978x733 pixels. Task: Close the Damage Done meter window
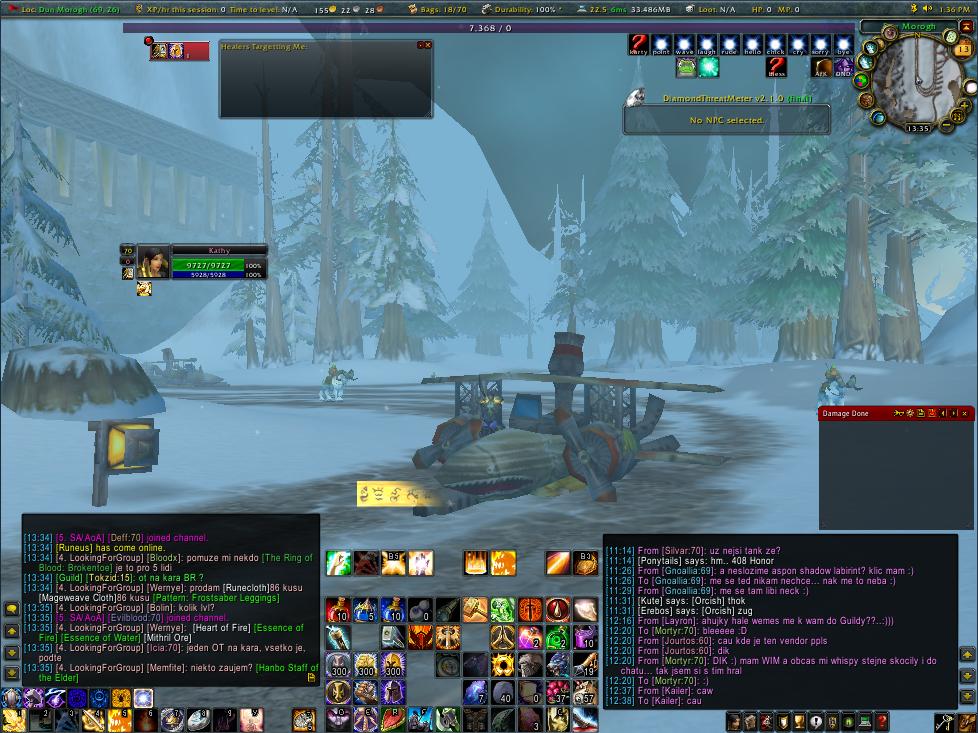[x=967, y=413]
